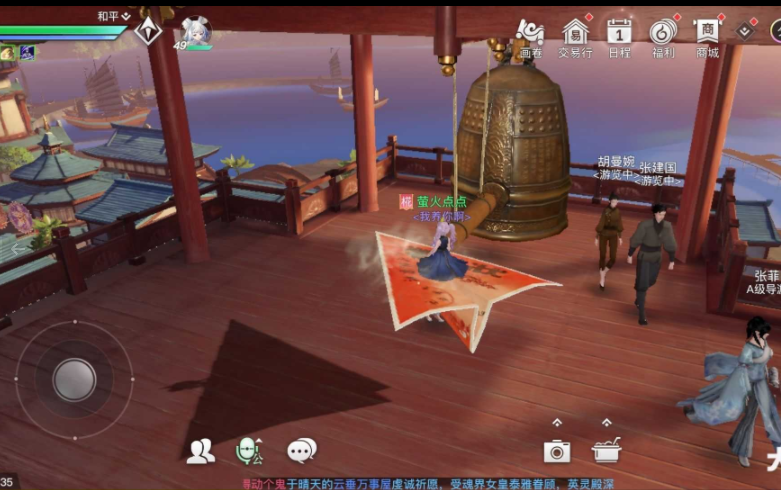Click the virtual joystick pad
781x490 pixels.
click(74, 379)
